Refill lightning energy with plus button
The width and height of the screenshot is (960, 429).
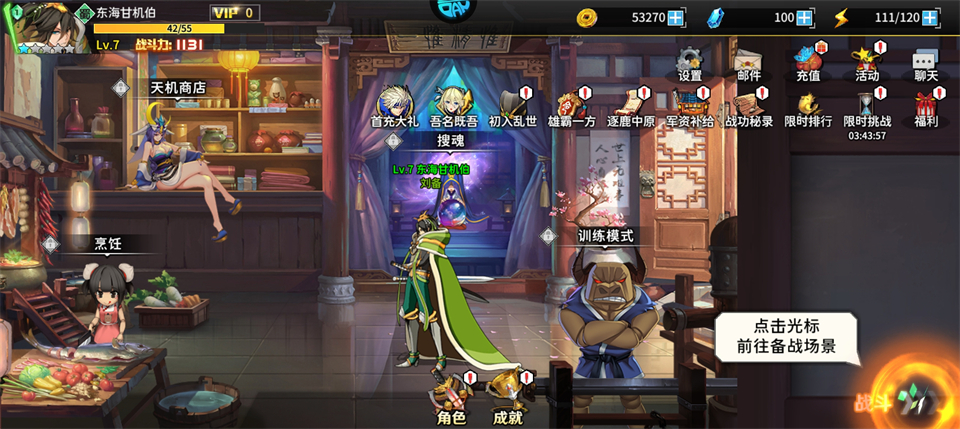pos(930,18)
